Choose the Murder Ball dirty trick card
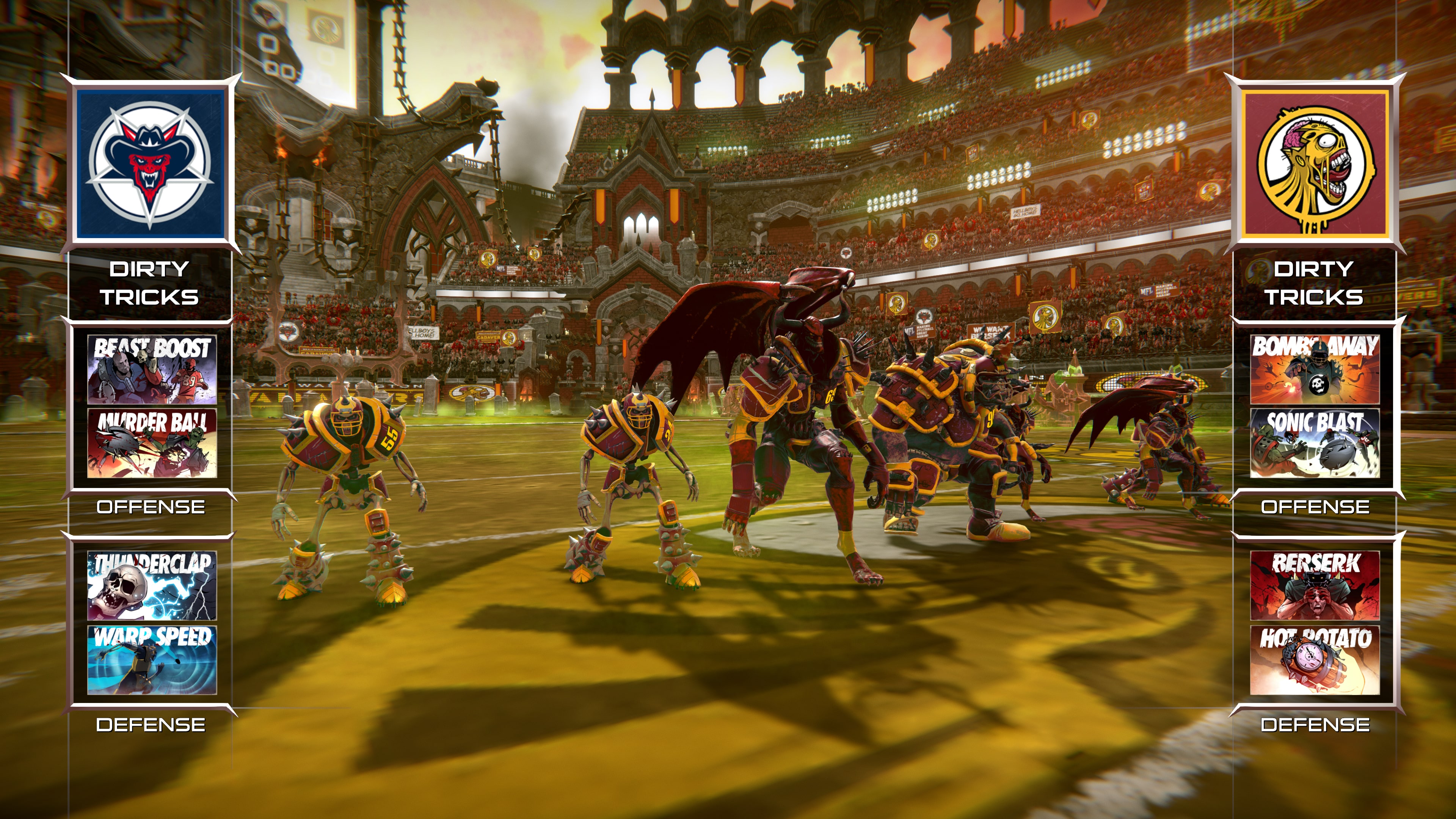Viewport: 1456px width, 819px height. [x=152, y=443]
